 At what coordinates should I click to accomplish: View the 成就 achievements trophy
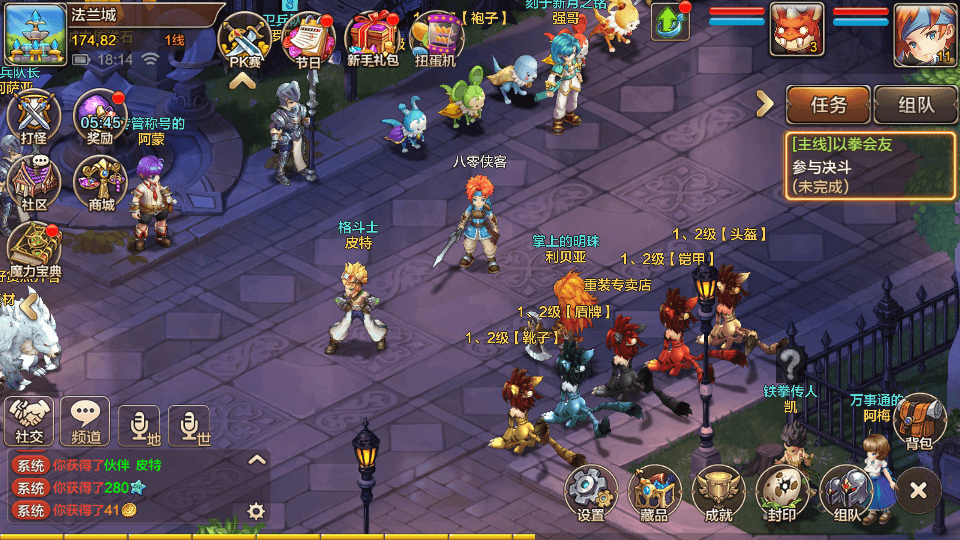(x=718, y=492)
